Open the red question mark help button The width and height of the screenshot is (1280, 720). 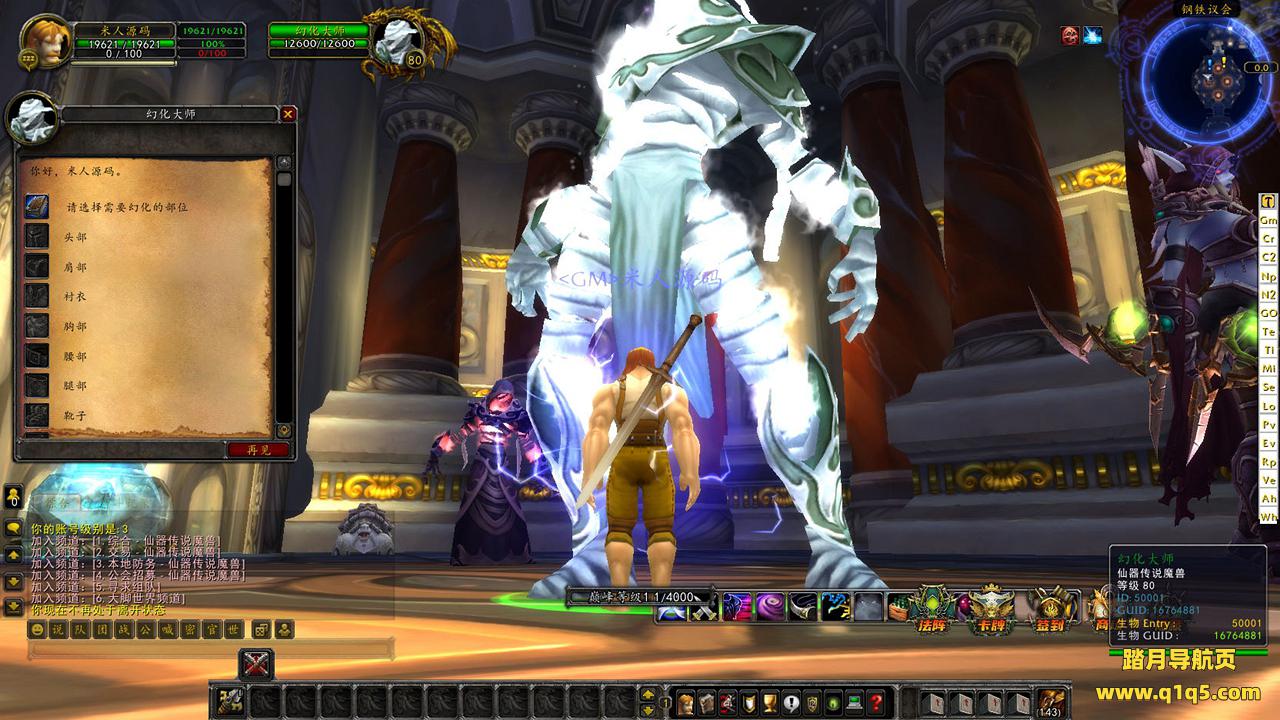click(x=876, y=702)
